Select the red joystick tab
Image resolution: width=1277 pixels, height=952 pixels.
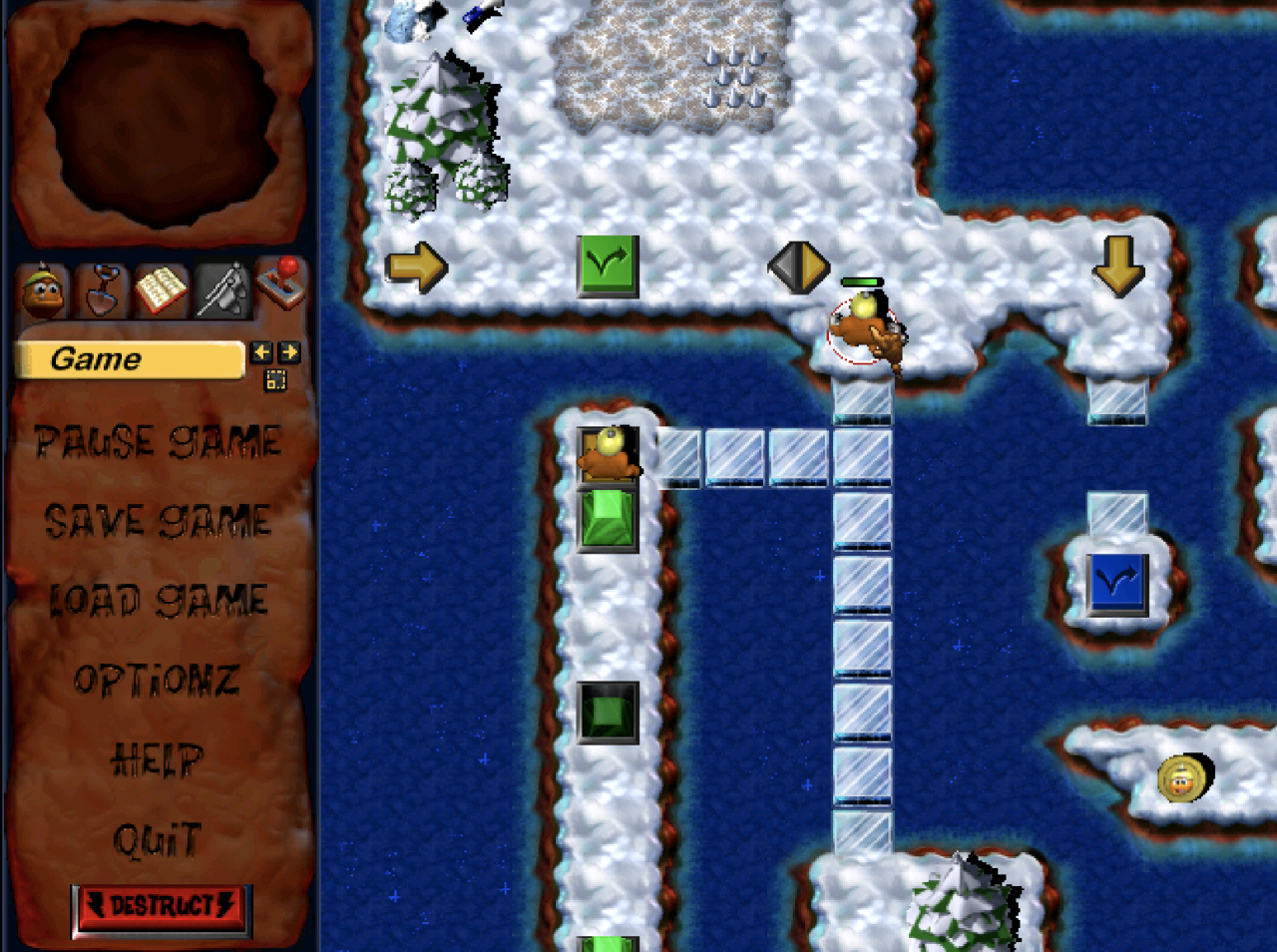click(280, 283)
